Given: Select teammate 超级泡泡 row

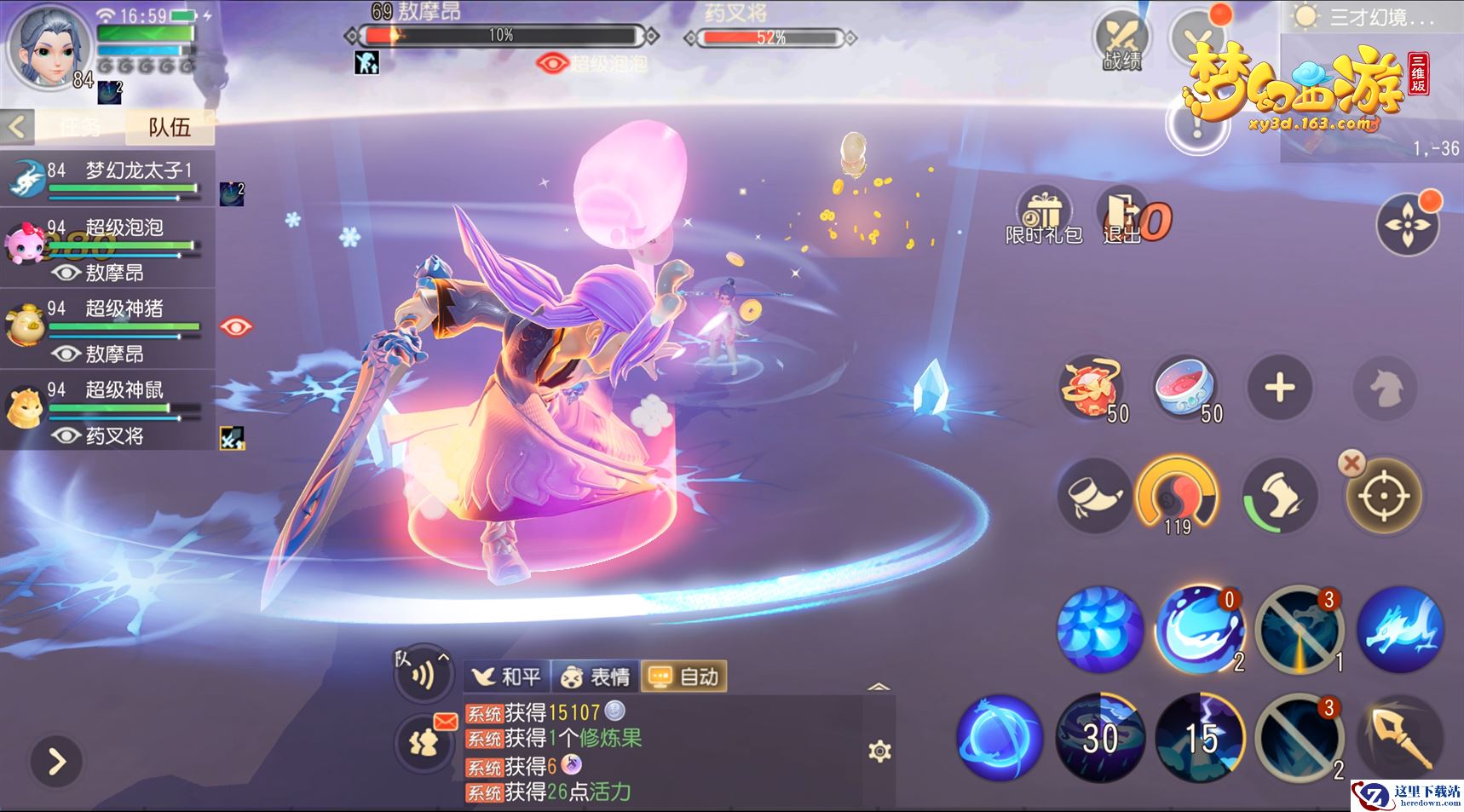Looking at the screenshot, I should [x=107, y=247].
